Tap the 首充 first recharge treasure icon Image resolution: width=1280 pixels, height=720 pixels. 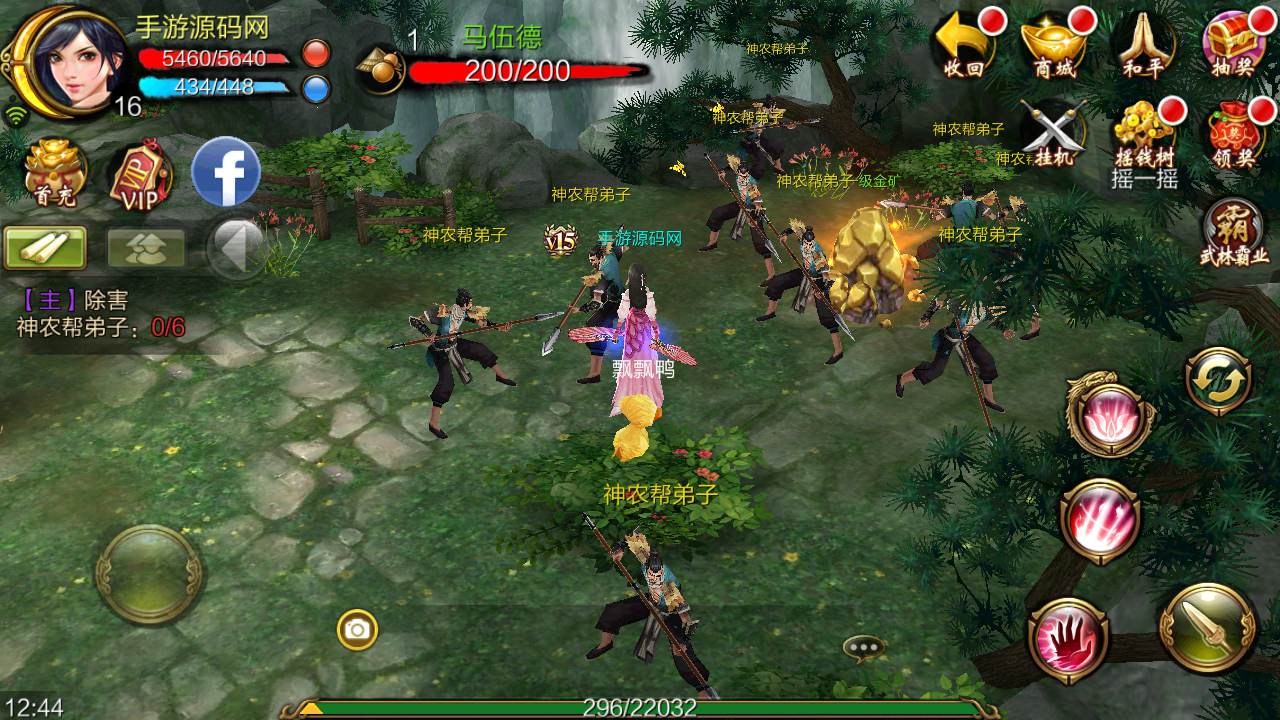click(x=53, y=170)
